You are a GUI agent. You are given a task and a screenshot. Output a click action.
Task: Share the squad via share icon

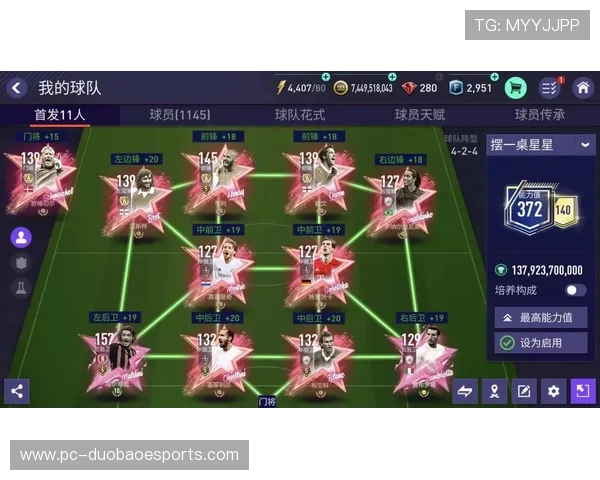[16, 391]
